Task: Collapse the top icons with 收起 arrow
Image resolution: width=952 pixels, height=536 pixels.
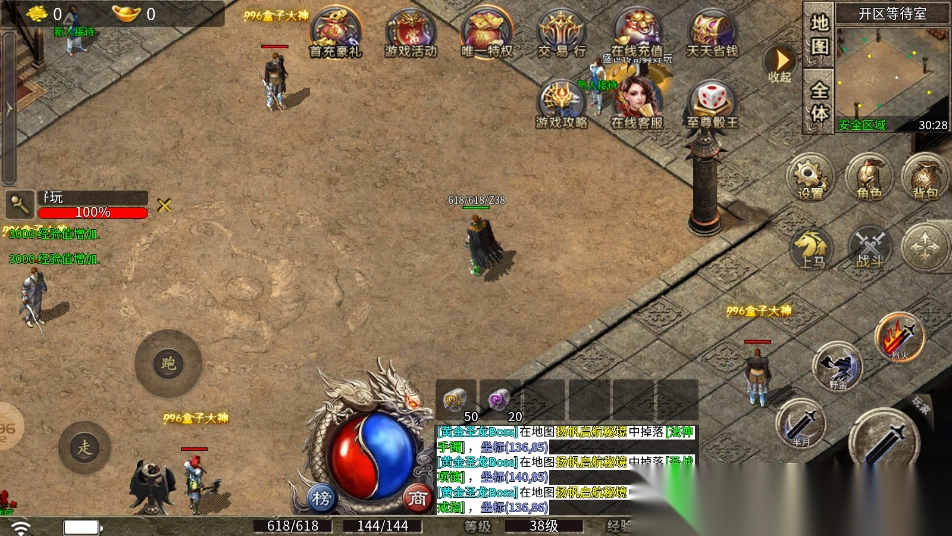Action: [x=779, y=62]
